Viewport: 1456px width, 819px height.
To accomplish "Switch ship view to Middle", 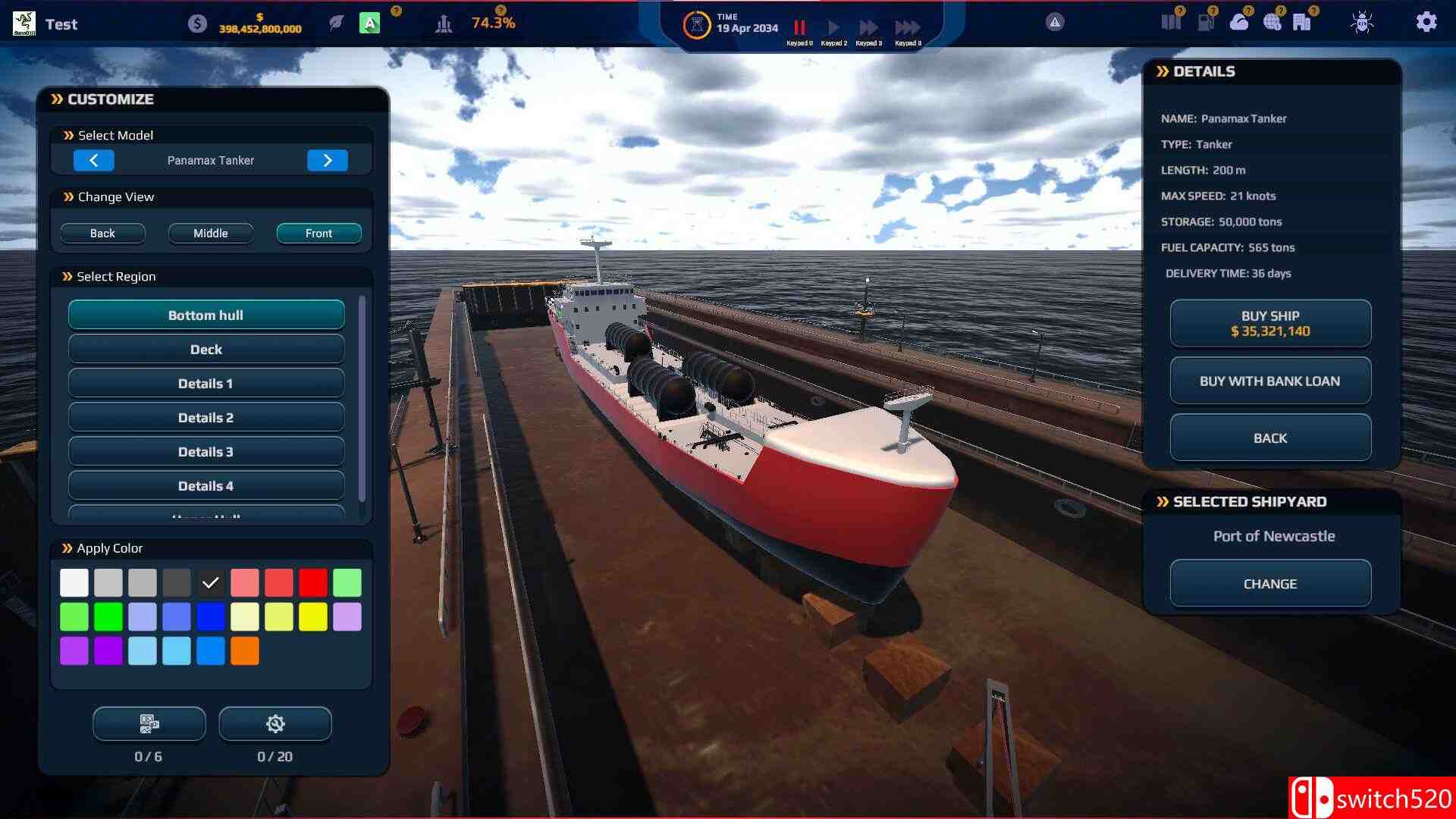I will tap(211, 233).
